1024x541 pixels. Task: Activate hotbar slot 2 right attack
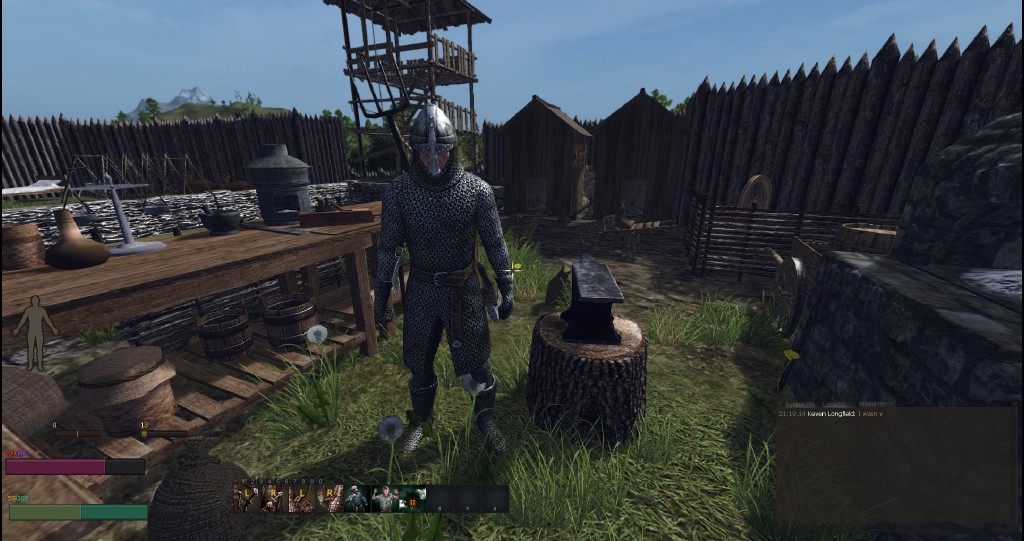pos(274,499)
